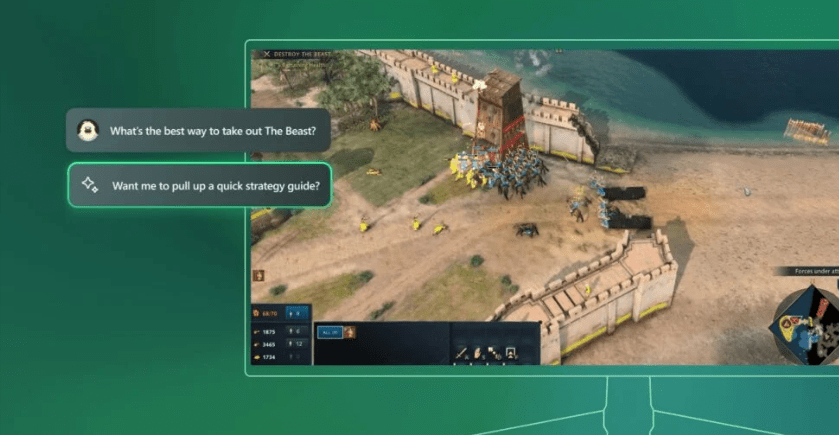Select the "Want me to pull up a quick strategy guide?" suggestion
The image size is (839, 435).
pos(199,185)
